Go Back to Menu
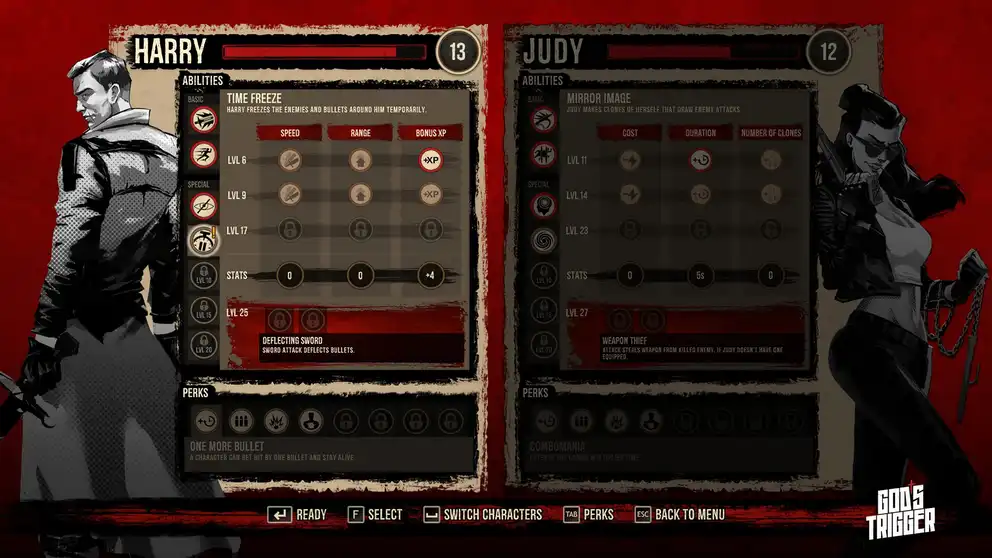The image size is (992, 558). 679,515
